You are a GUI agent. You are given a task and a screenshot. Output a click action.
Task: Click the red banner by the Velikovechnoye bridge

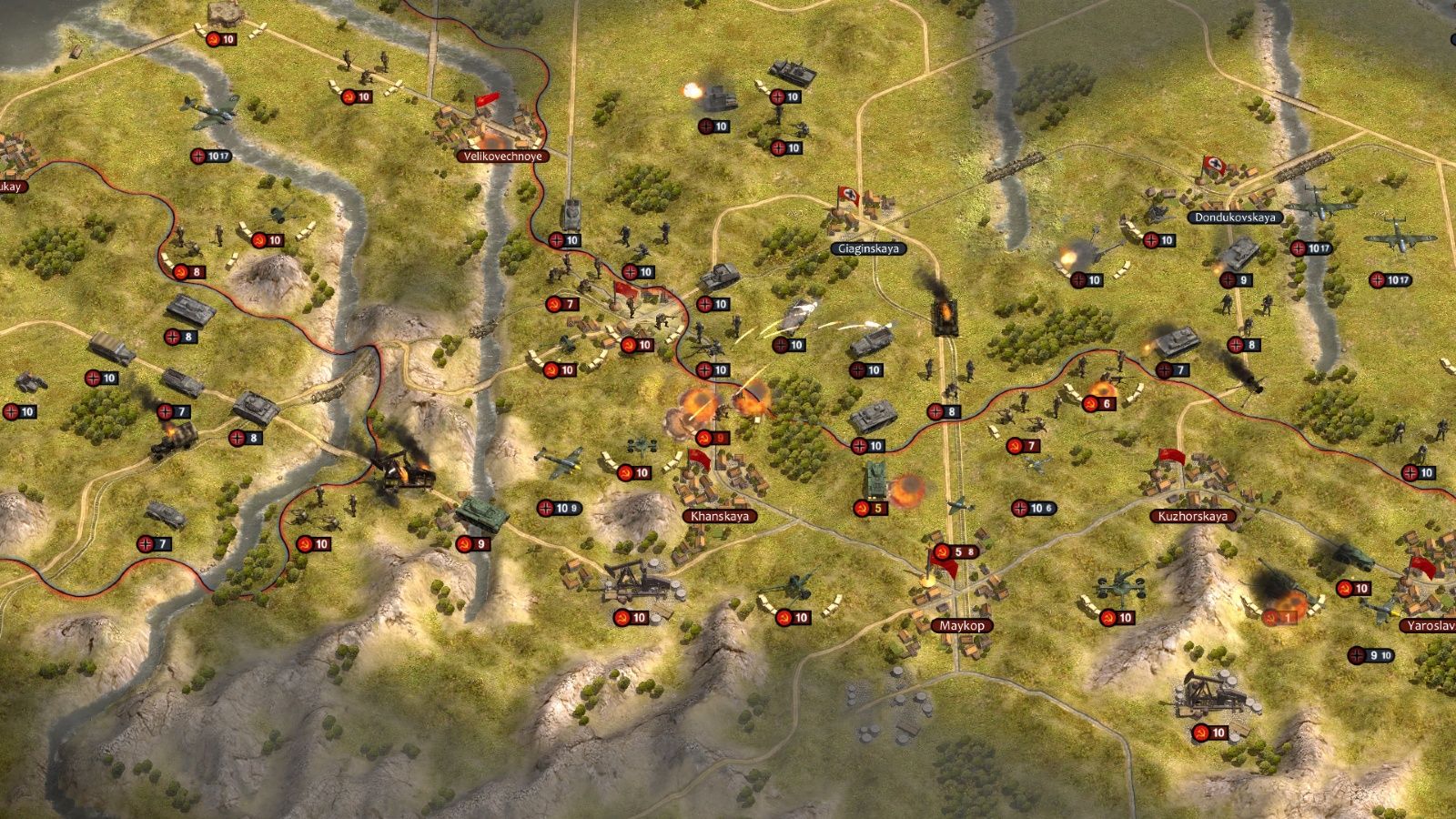490,100
